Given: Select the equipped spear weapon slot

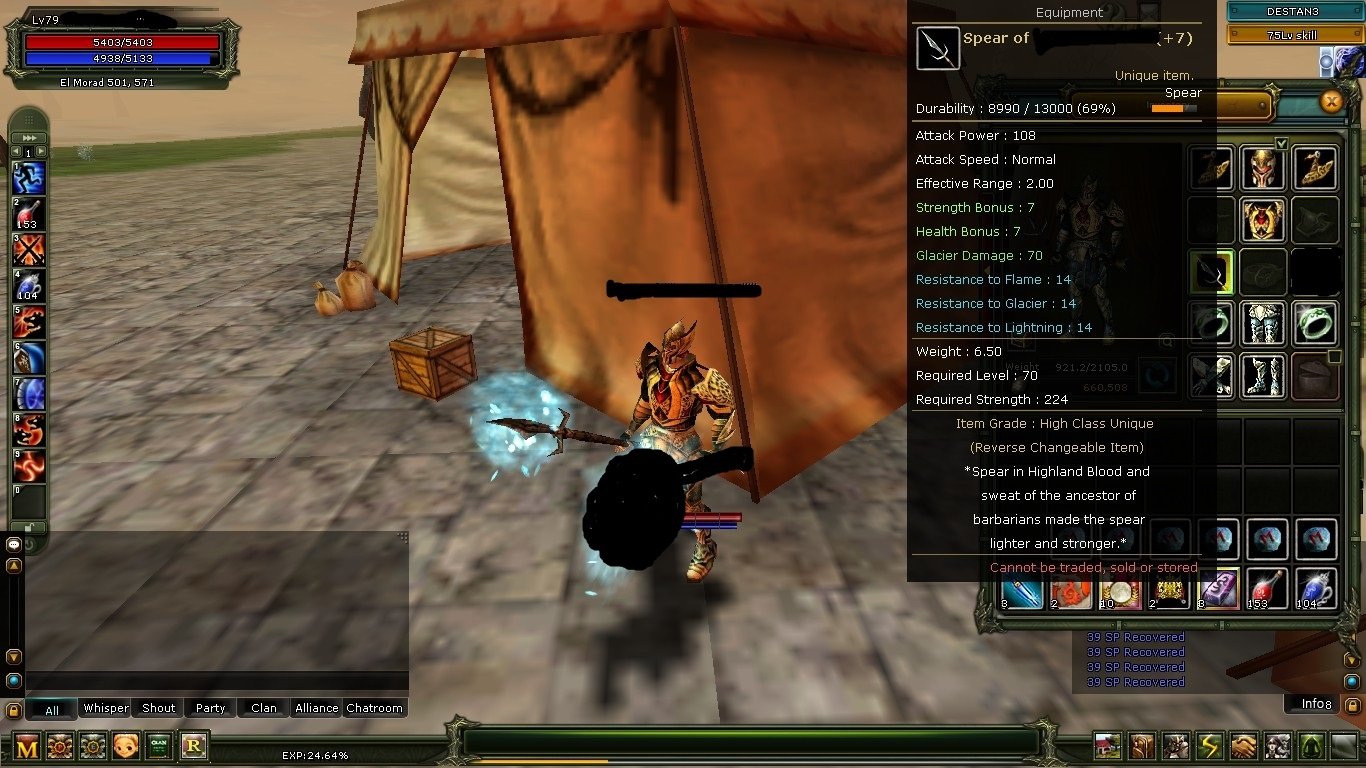Looking at the screenshot, I should [x=1211, y=272].
